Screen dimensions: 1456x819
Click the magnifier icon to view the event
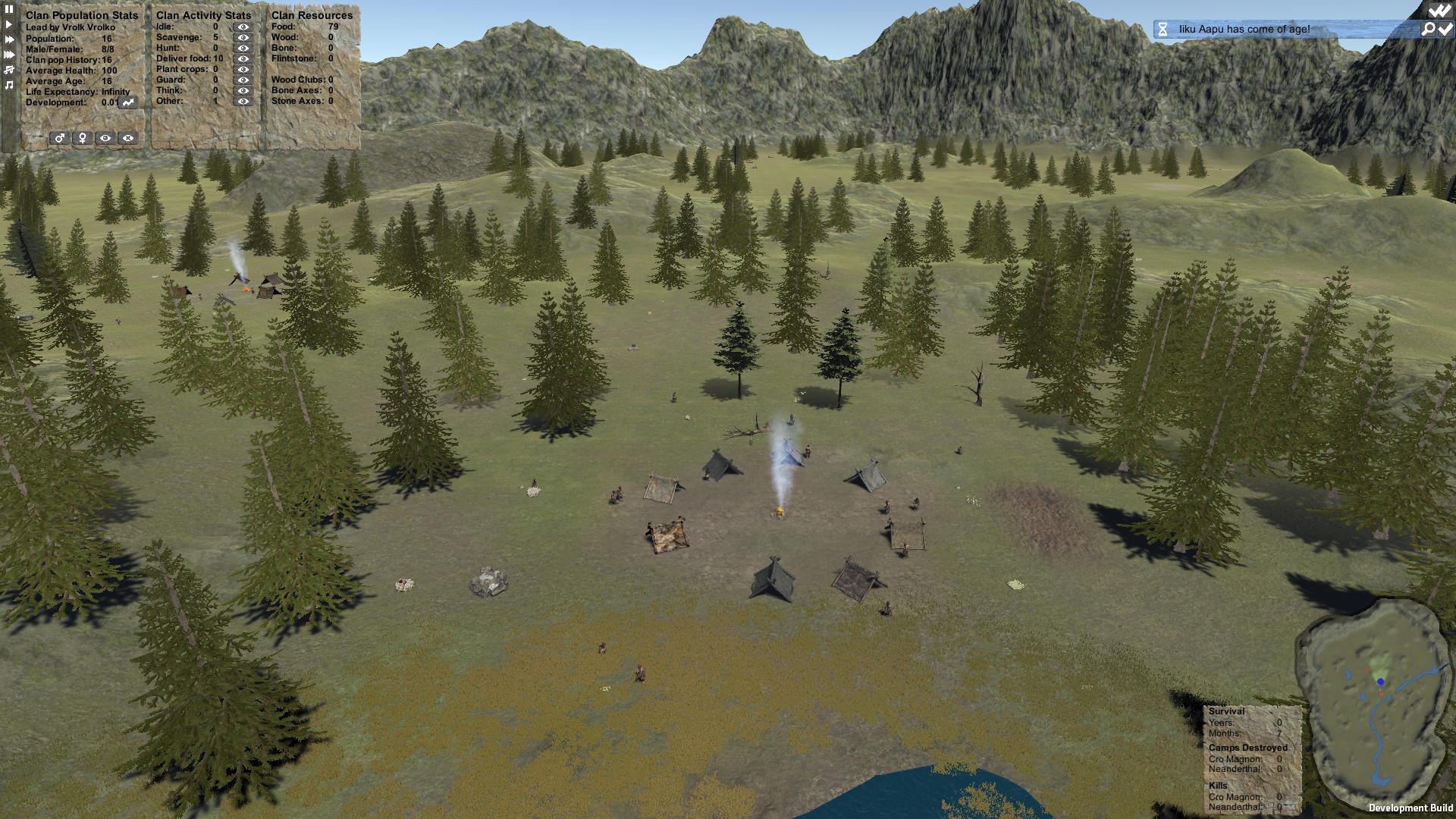(1428, 30)
